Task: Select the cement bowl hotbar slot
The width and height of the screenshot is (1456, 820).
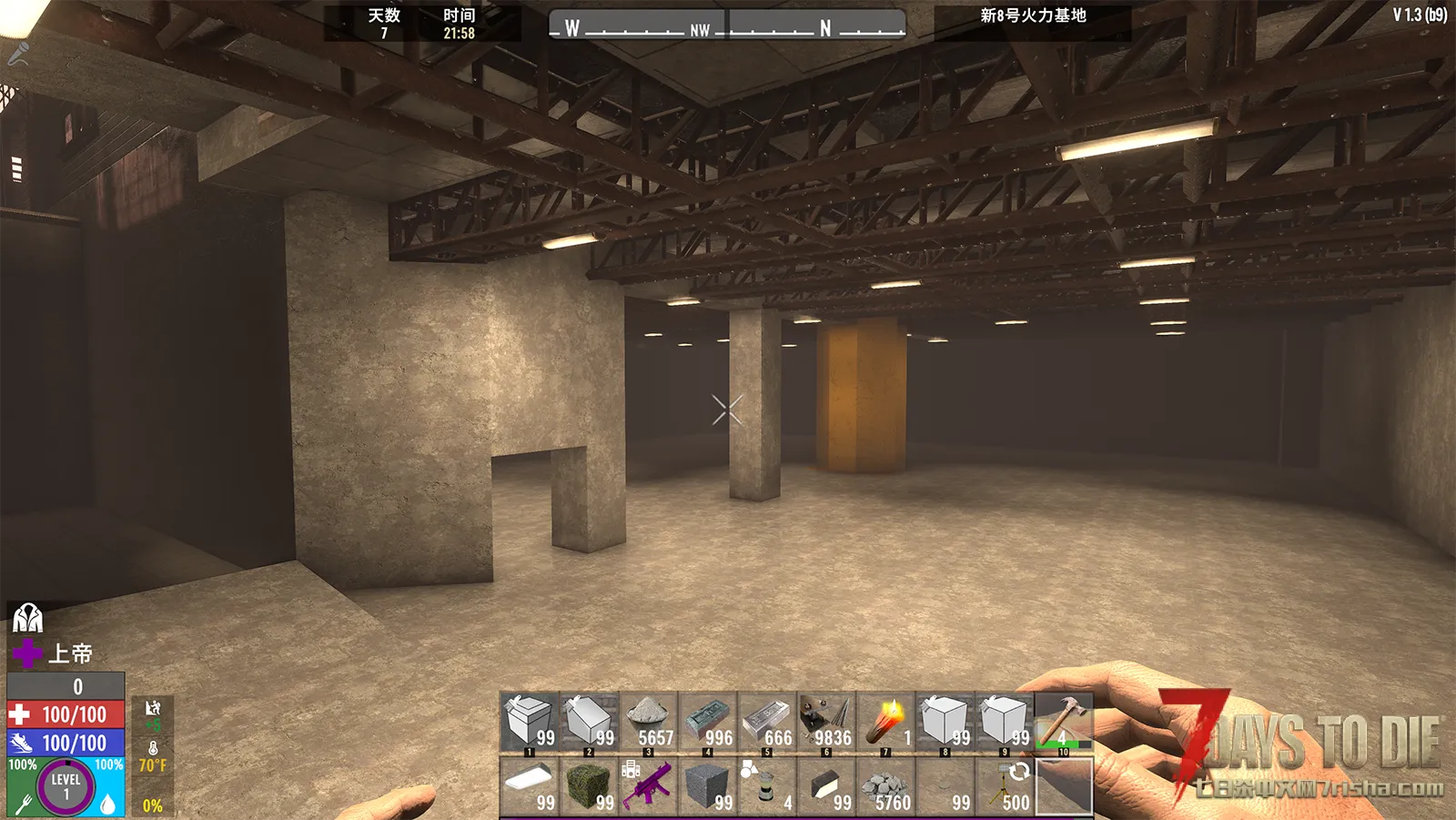Action: [649, 721]
